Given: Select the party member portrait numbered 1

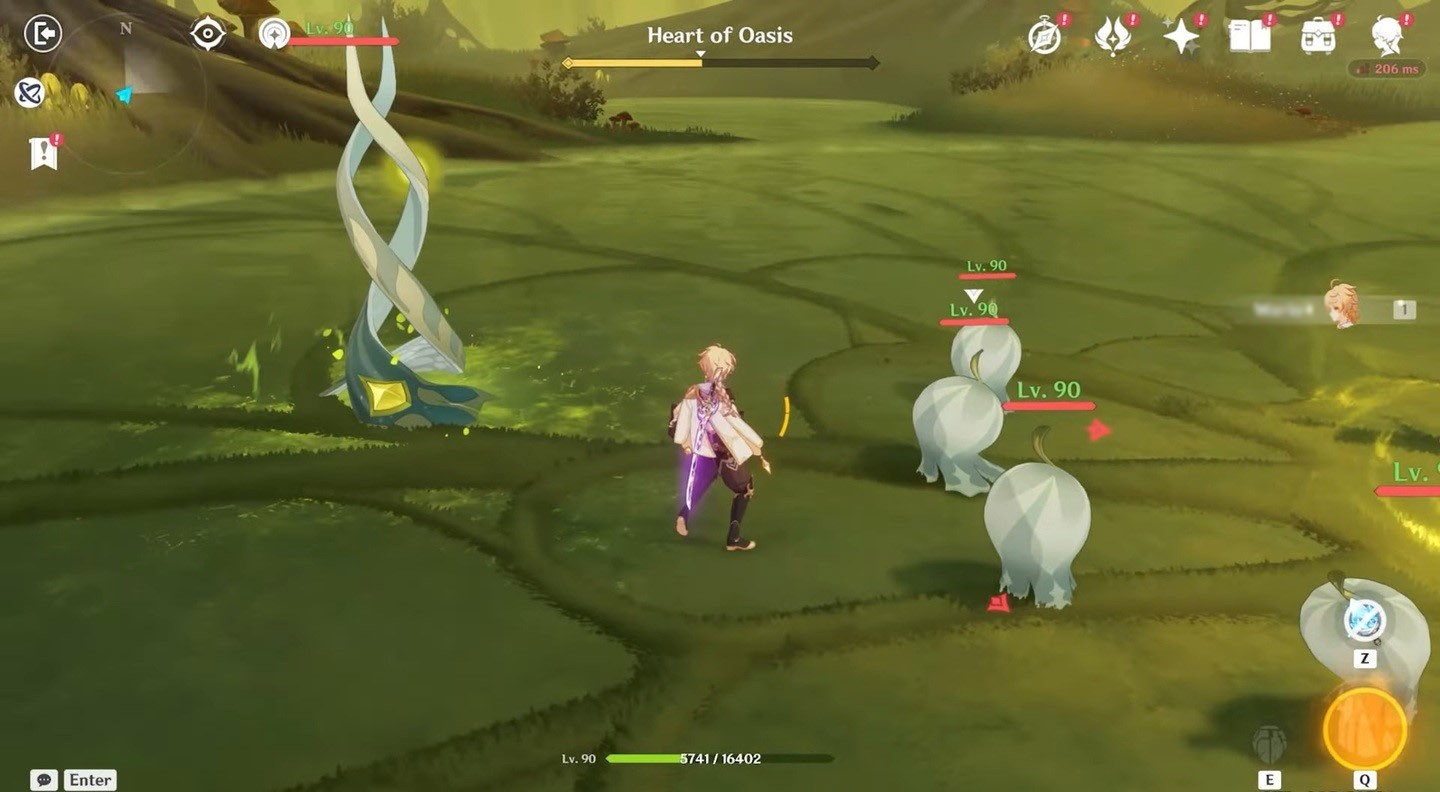Looking at the screenshot, I should click(x=1342, y=306).
